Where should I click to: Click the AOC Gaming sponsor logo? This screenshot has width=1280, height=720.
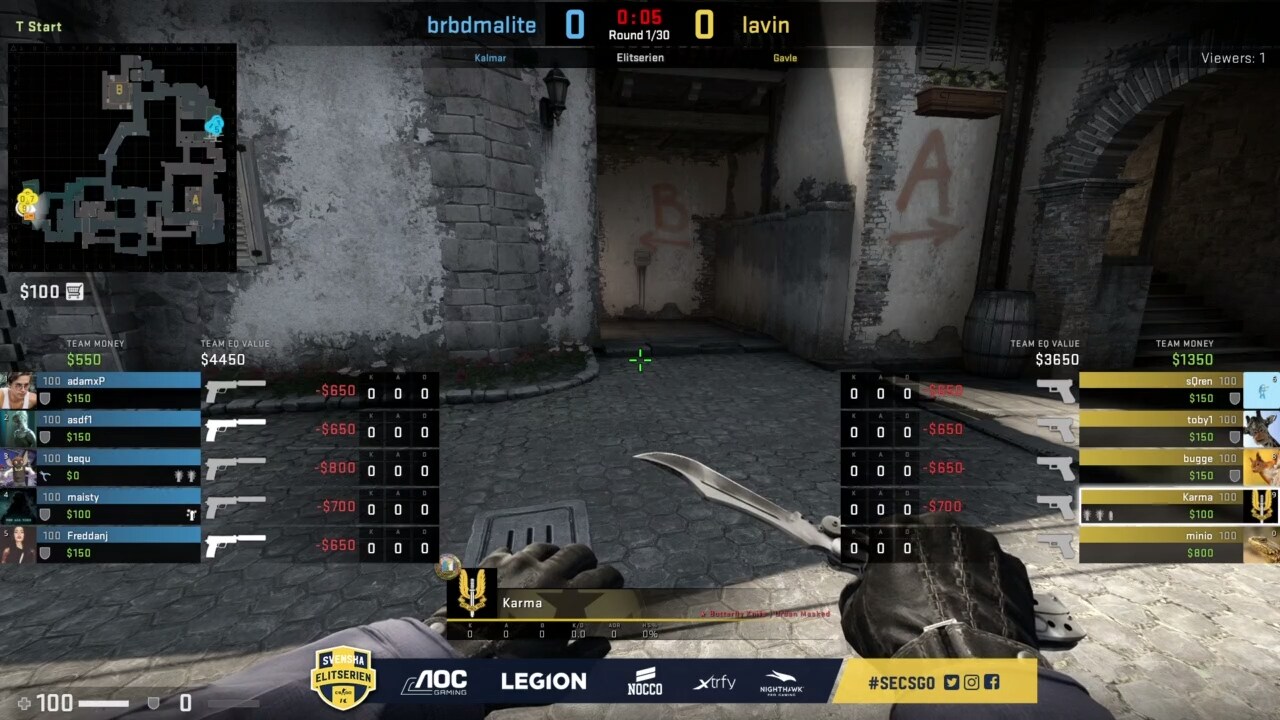click(x=434, y=682)
